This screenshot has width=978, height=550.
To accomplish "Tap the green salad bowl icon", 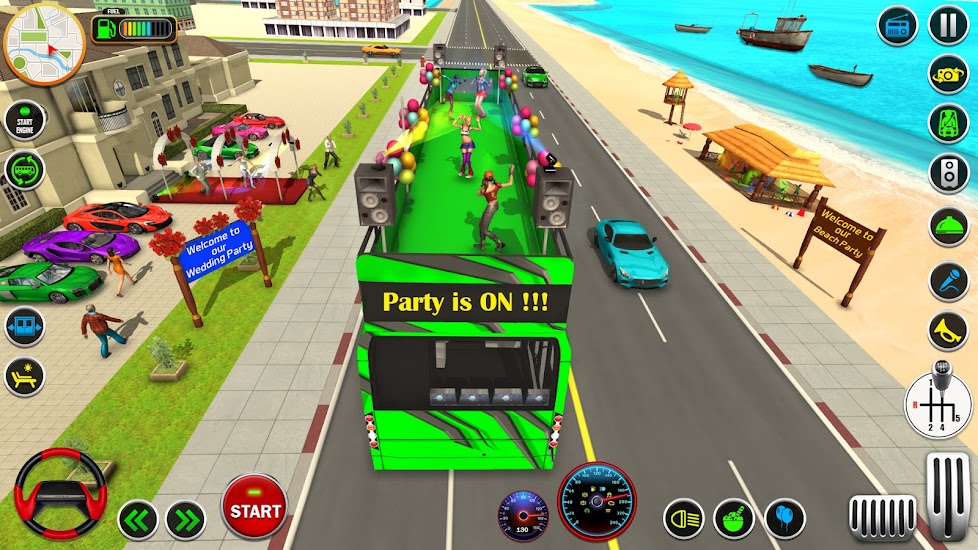I will (x=733, y=518).
